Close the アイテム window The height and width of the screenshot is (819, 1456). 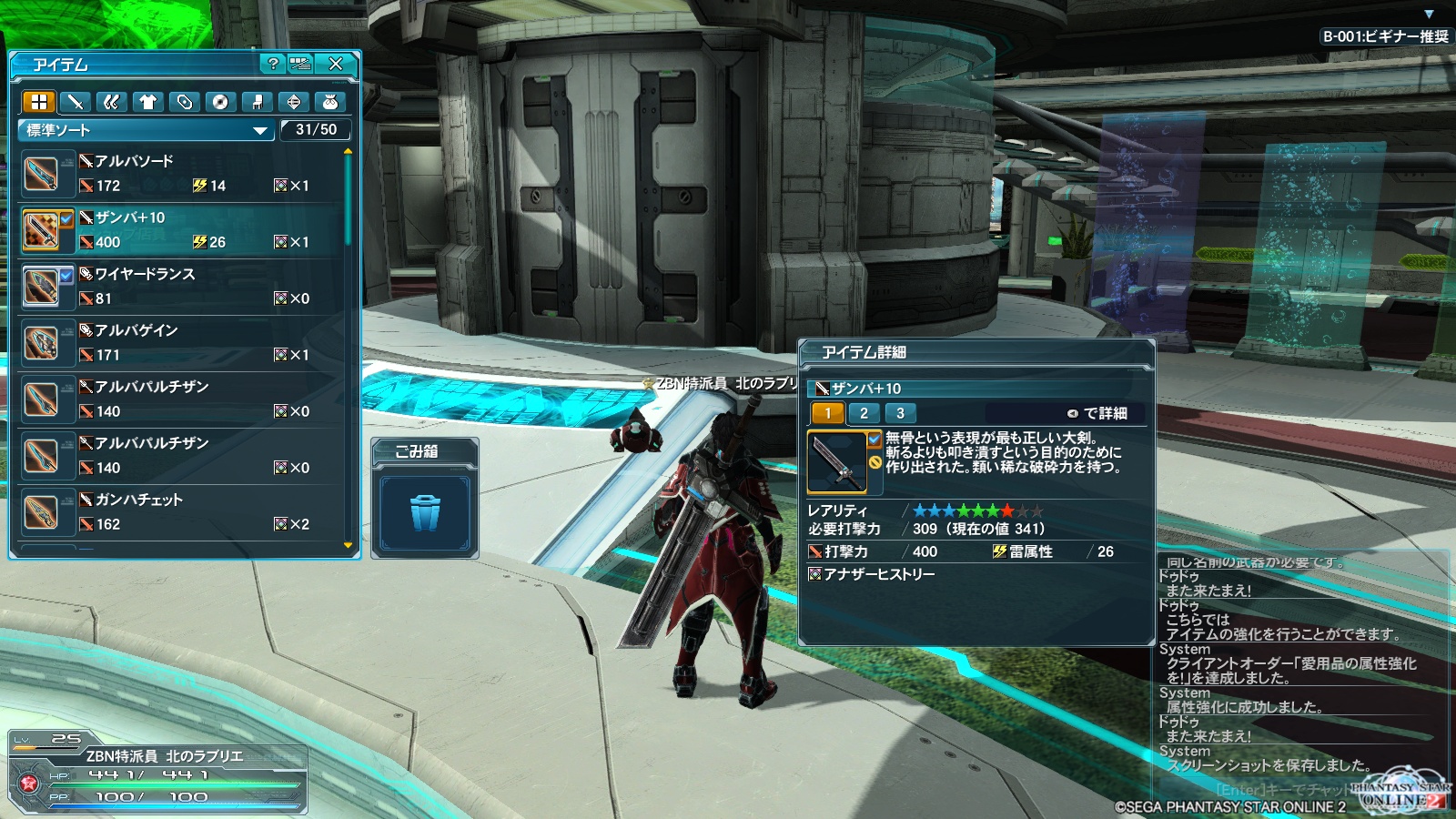[x=336, y=64]
